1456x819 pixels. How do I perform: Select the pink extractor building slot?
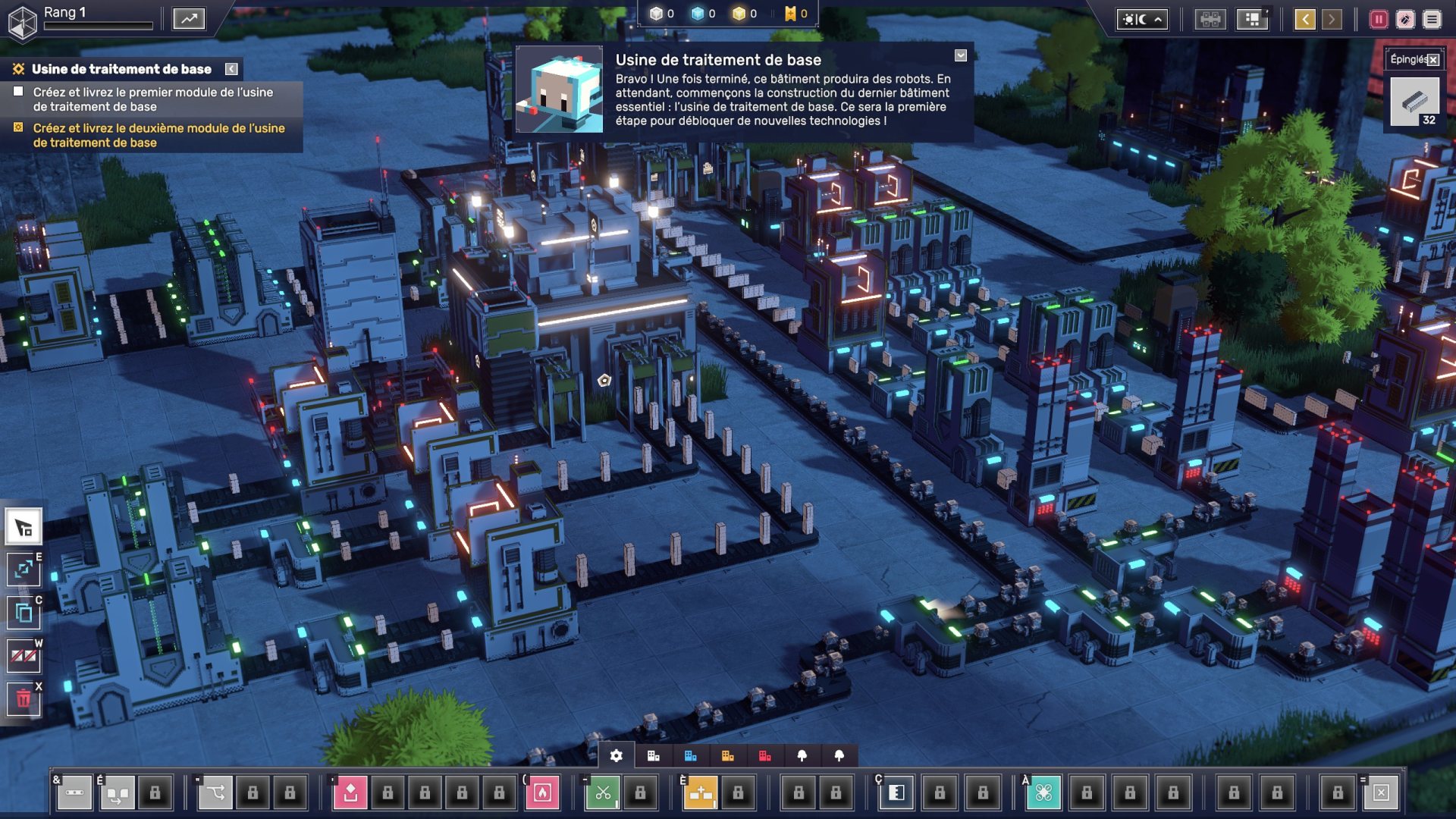350,792
